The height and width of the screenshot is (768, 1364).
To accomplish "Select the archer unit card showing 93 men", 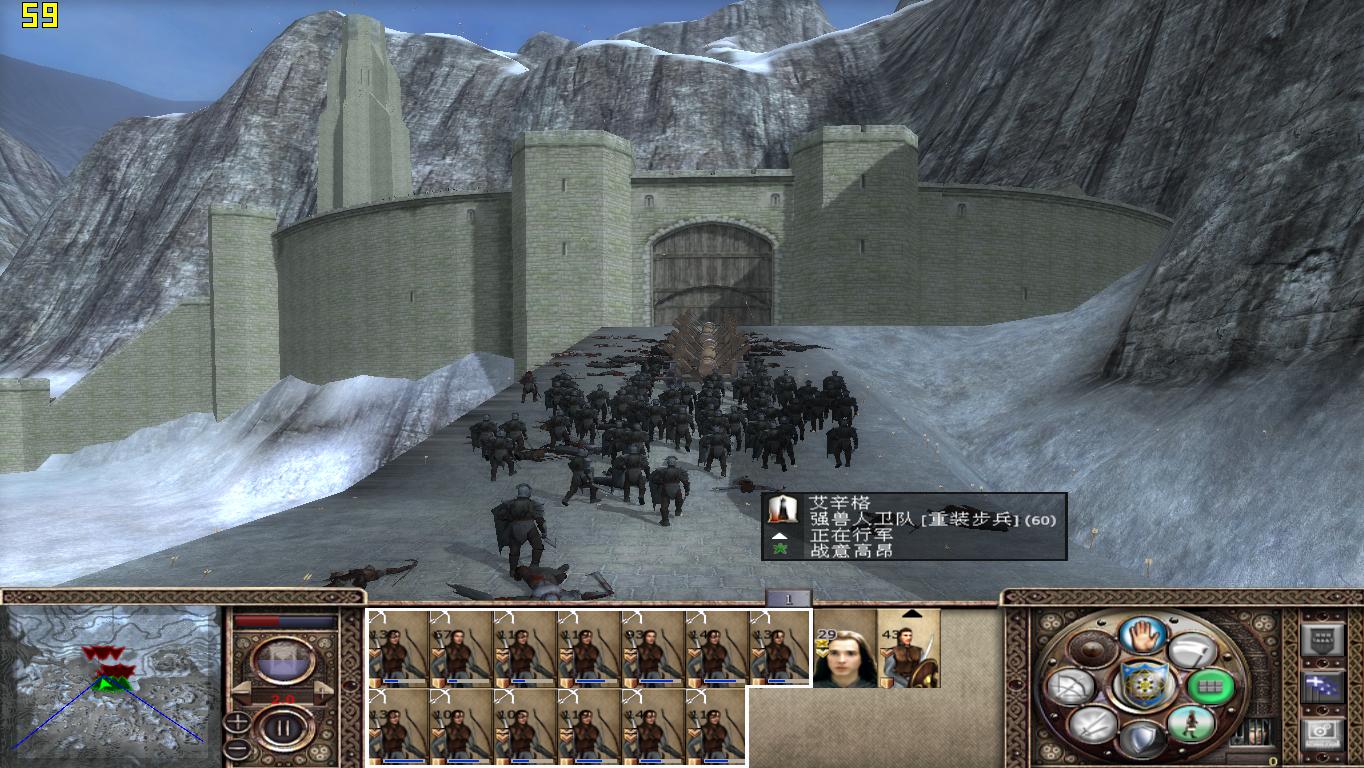I will coord(653,649).
